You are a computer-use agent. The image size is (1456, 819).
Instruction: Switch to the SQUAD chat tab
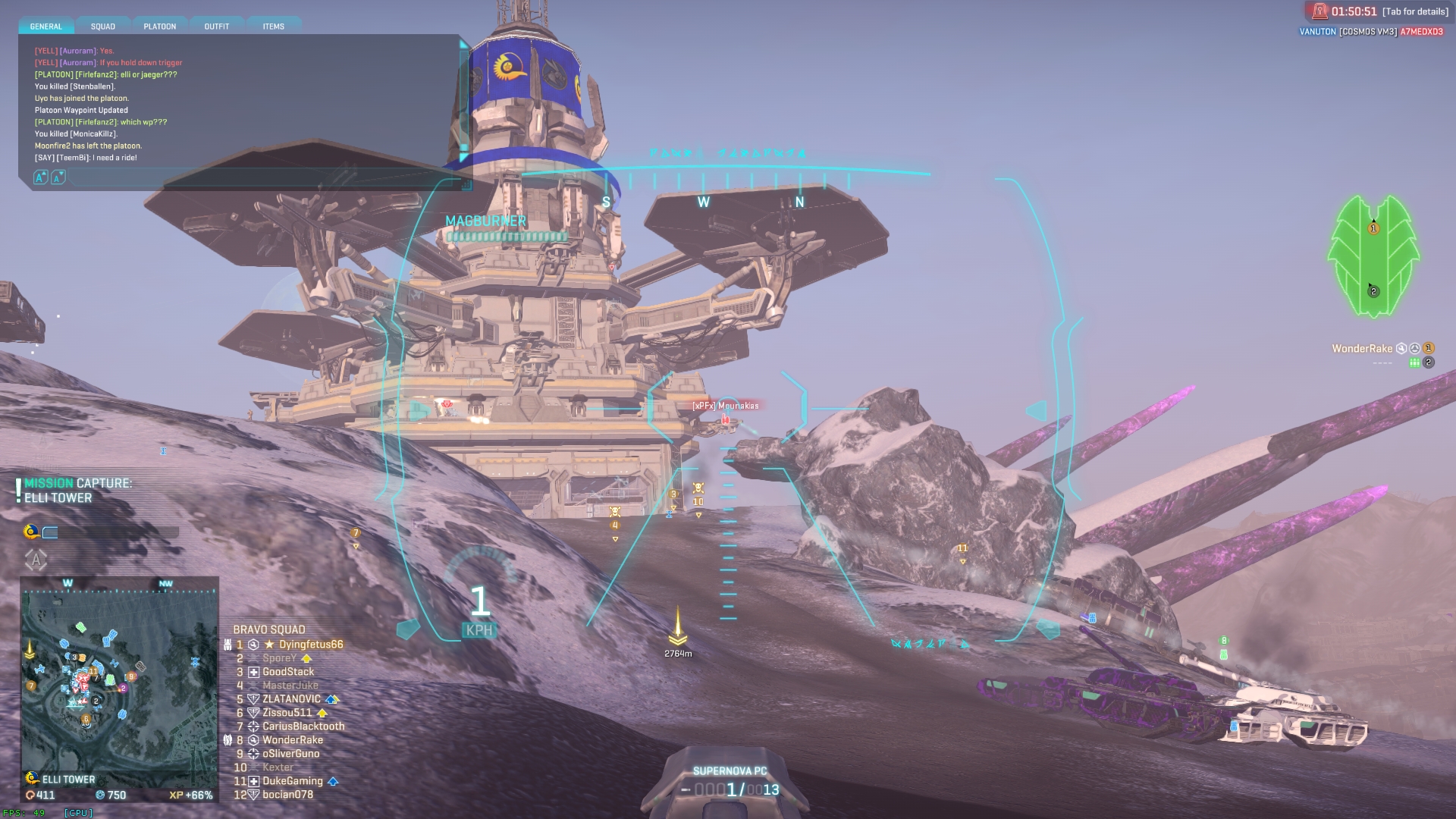point(102,26)
